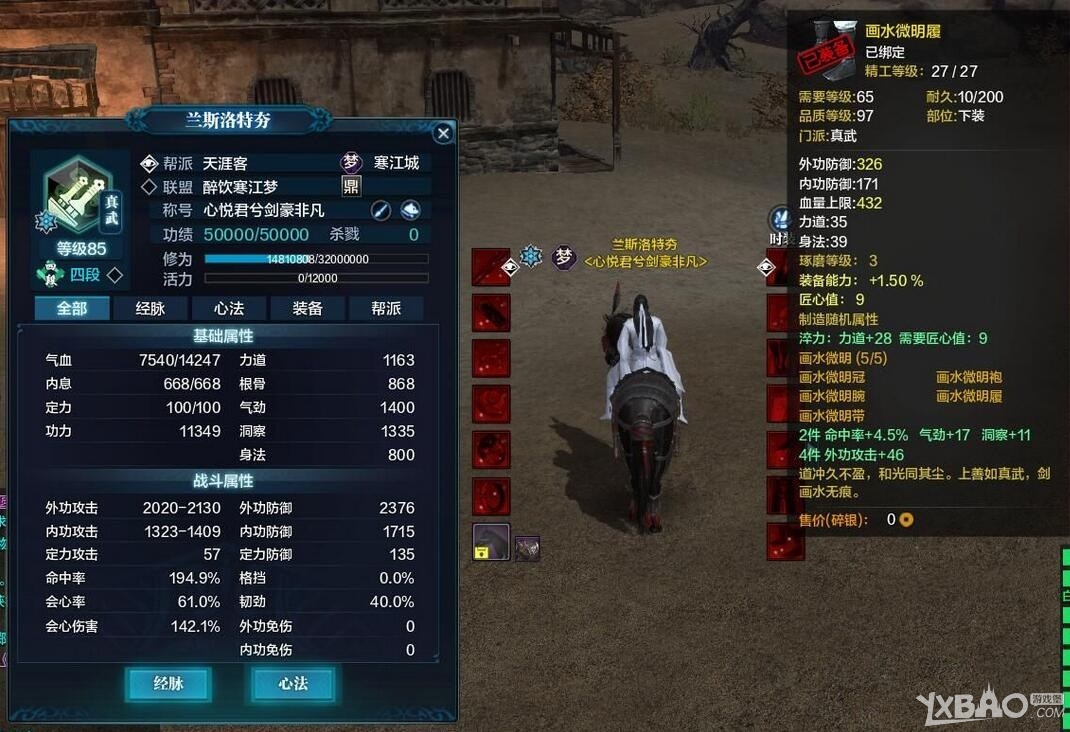
Task: Select the locked mount slot
Action: (491, 542)
